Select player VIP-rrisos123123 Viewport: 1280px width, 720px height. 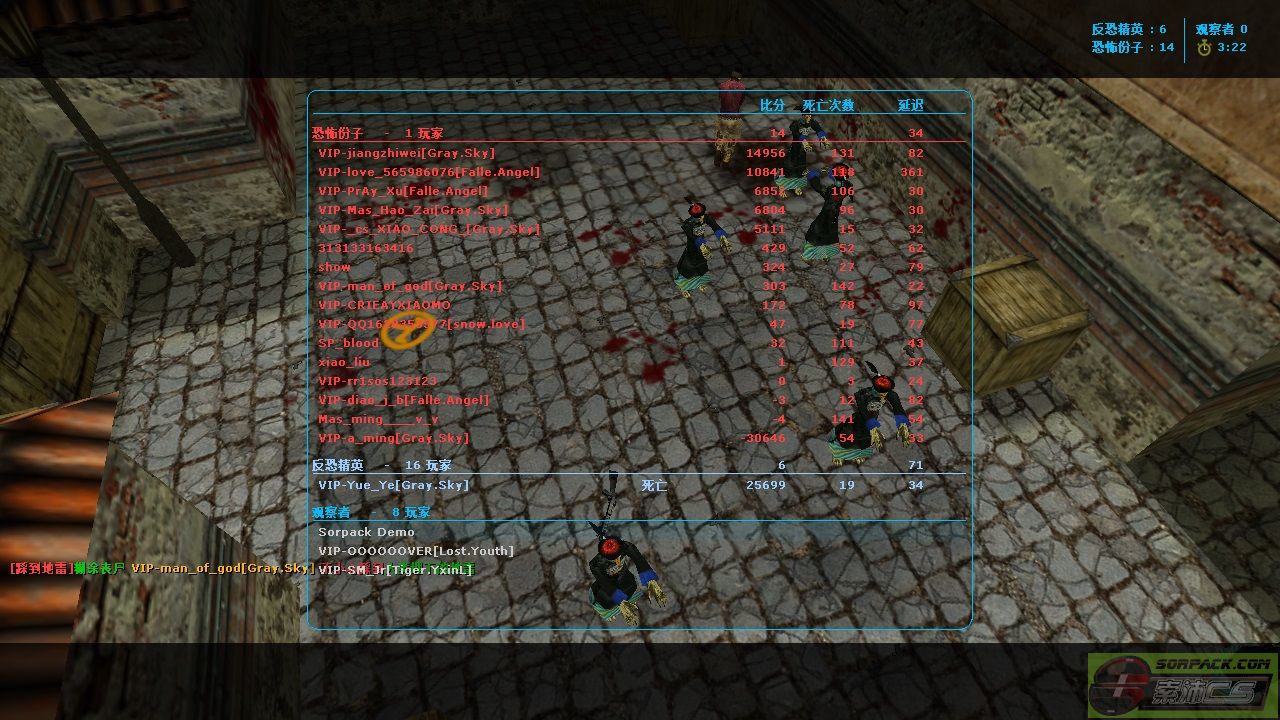tap(377, 381)
